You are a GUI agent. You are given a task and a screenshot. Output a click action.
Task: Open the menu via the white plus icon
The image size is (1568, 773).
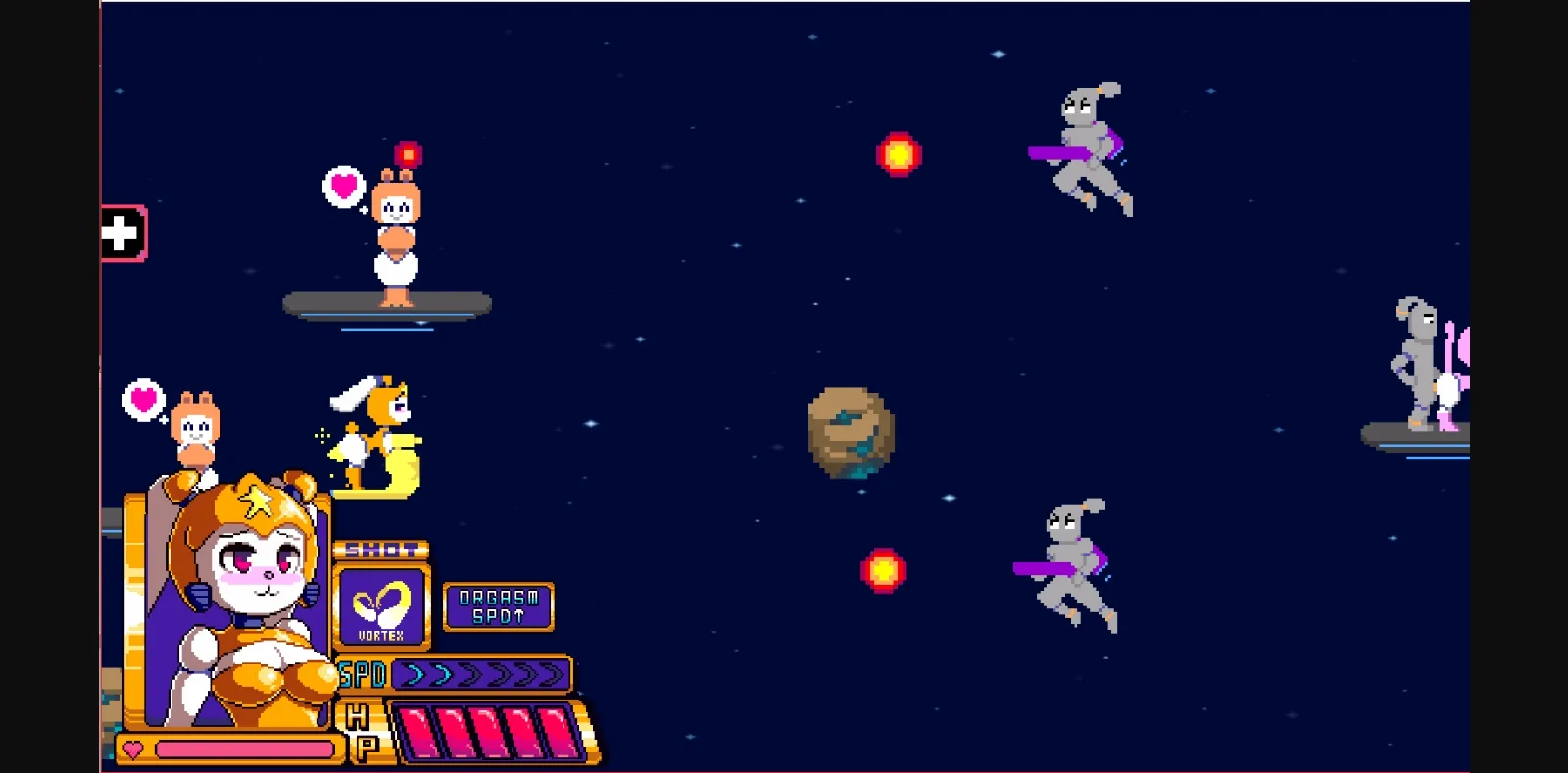(121, 233)
